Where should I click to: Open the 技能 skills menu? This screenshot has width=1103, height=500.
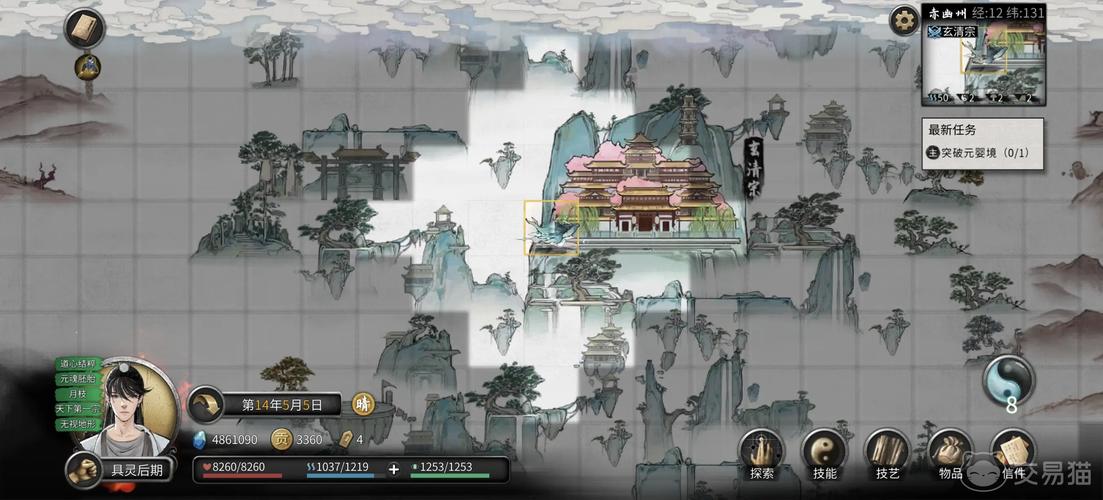point(824,453)
